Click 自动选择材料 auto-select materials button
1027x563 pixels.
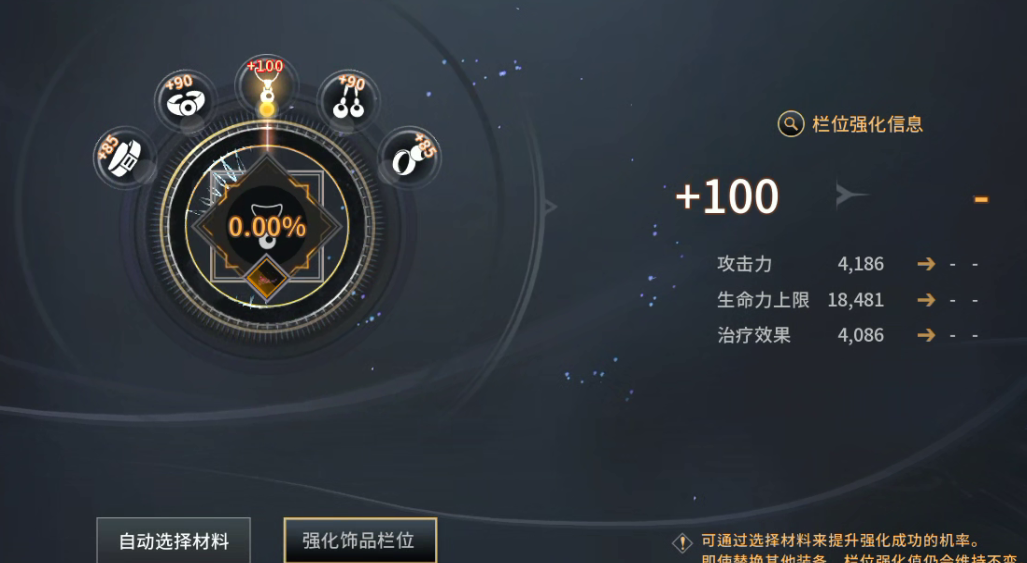click(174, 541)
